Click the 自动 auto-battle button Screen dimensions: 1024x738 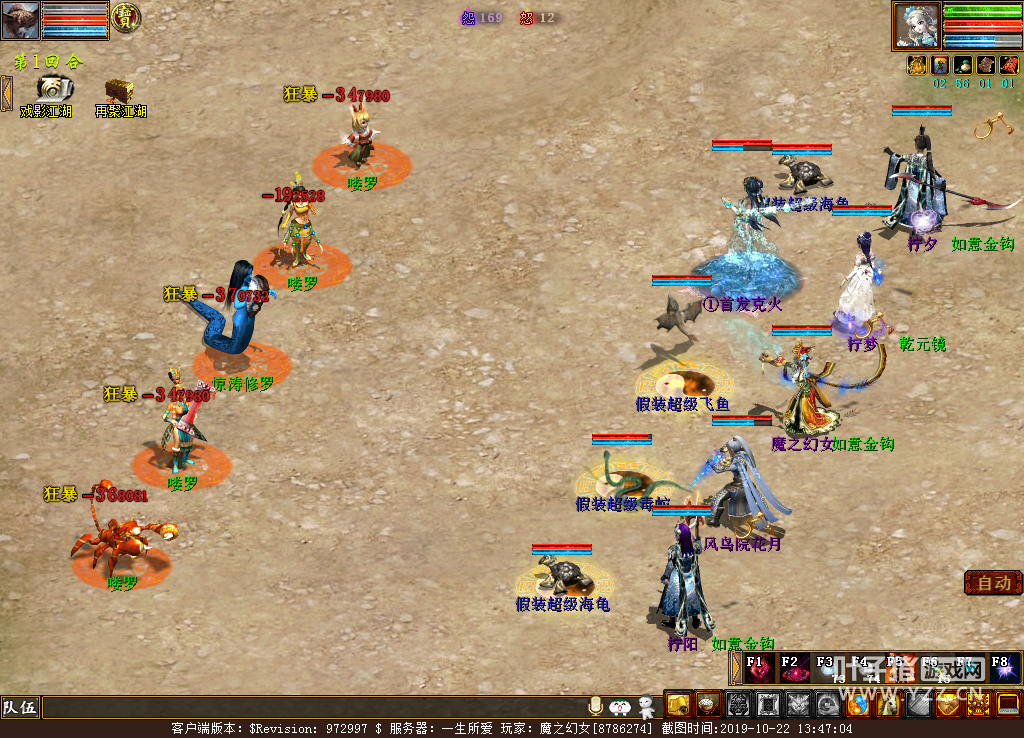993,583
